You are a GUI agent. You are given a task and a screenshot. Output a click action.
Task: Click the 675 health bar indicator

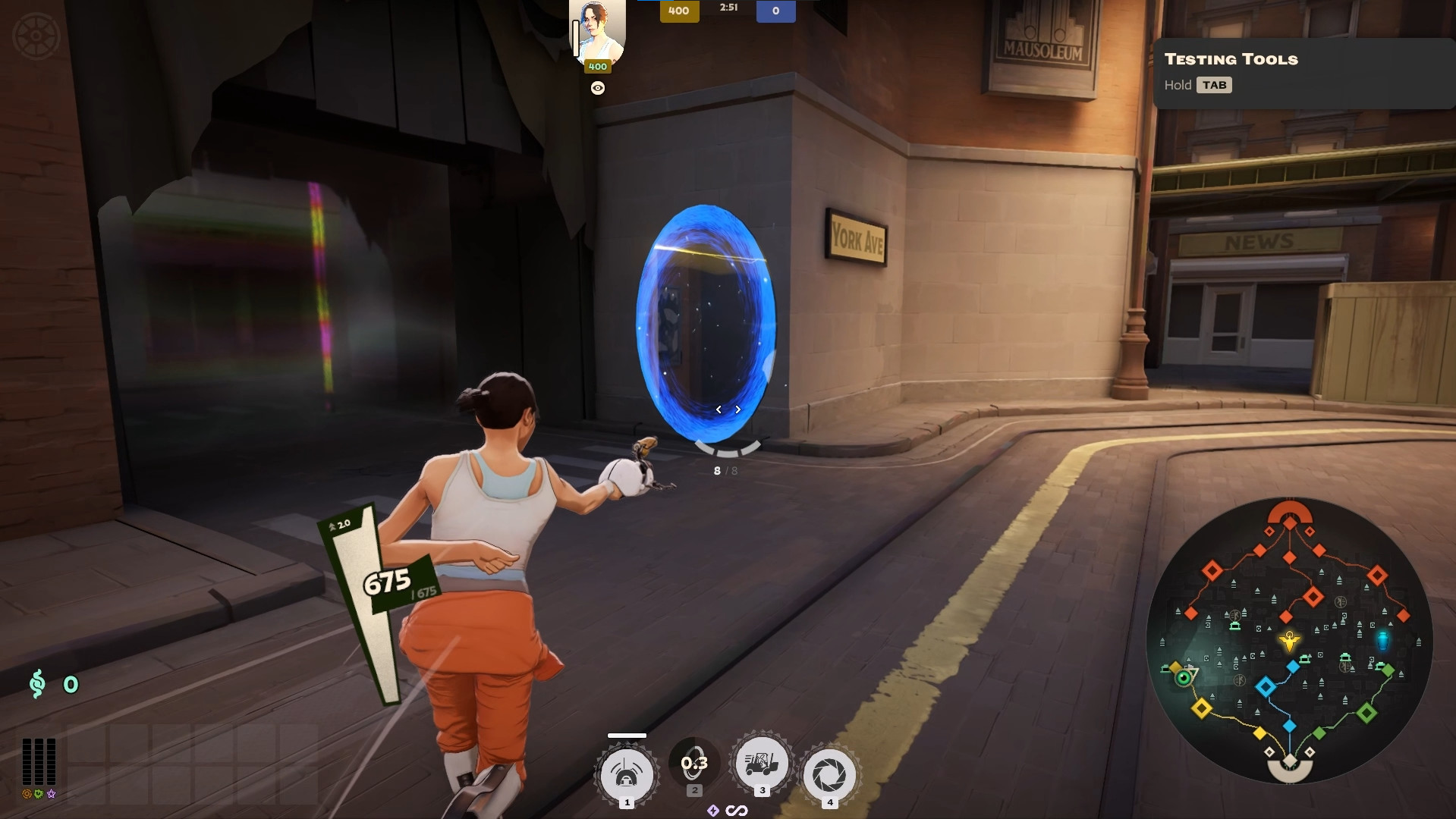pos(387,582)
